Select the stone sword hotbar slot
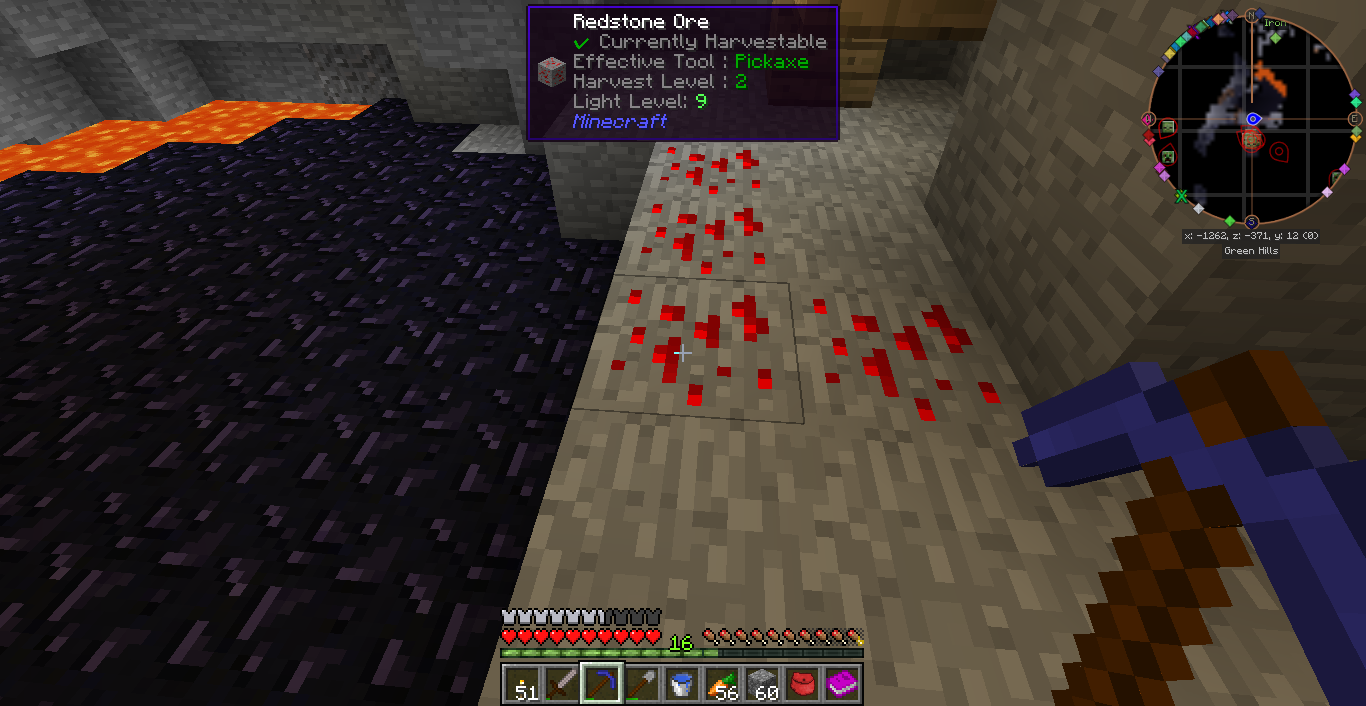 (562, 684)
